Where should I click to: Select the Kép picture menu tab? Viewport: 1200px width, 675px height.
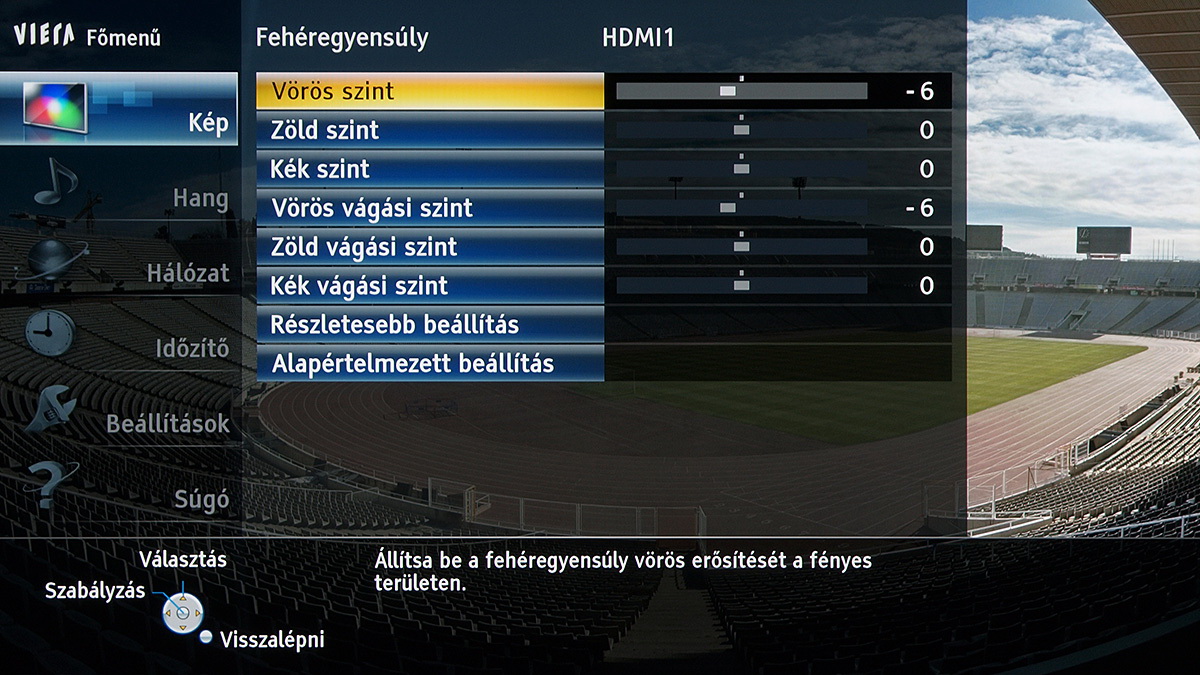[x=120, y=110]
